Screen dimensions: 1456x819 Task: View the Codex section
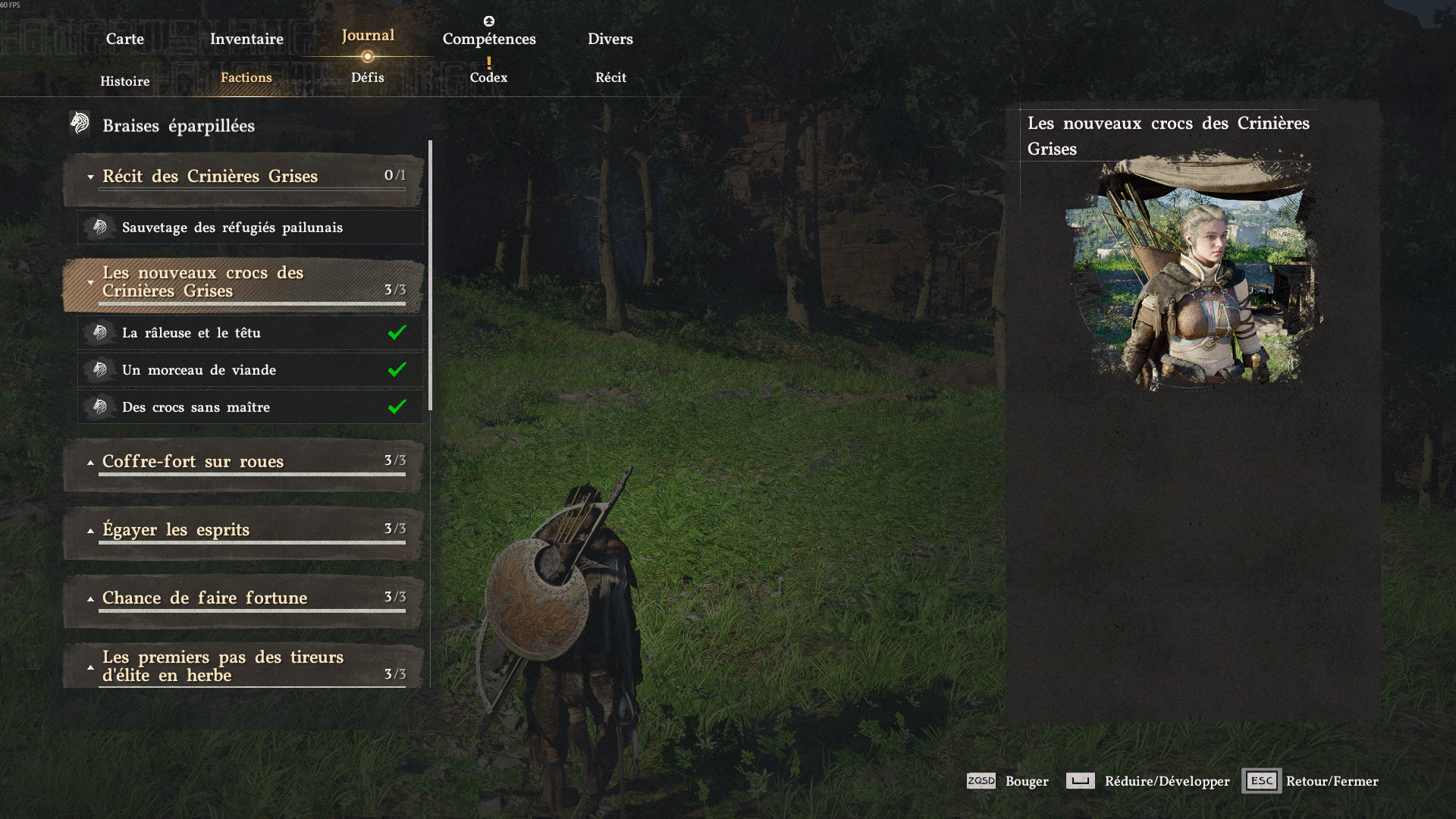(x=488, y=77)
